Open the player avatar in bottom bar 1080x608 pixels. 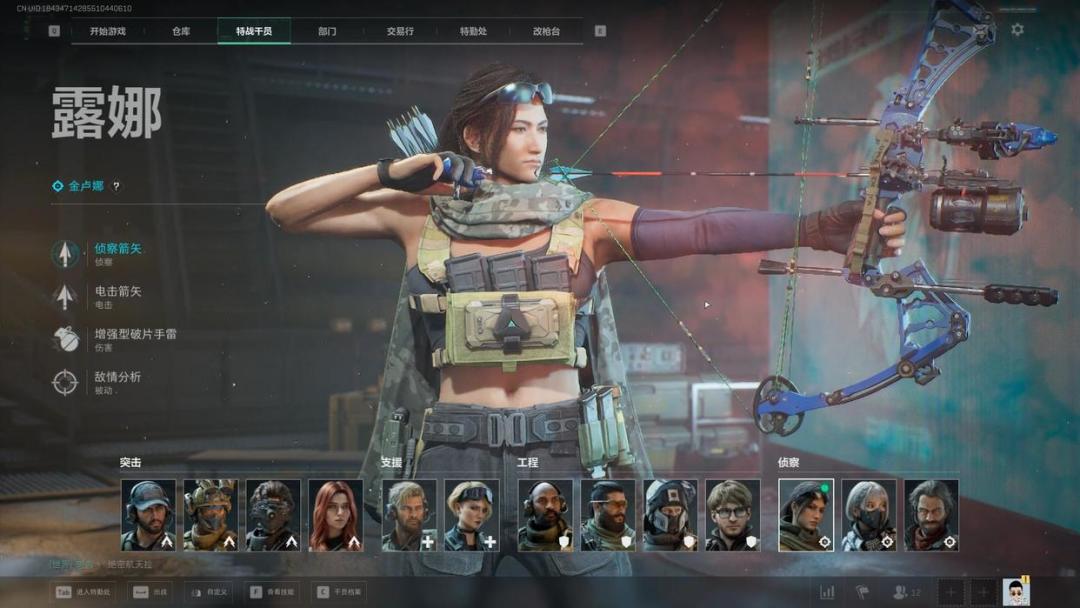click(1016, 591)
